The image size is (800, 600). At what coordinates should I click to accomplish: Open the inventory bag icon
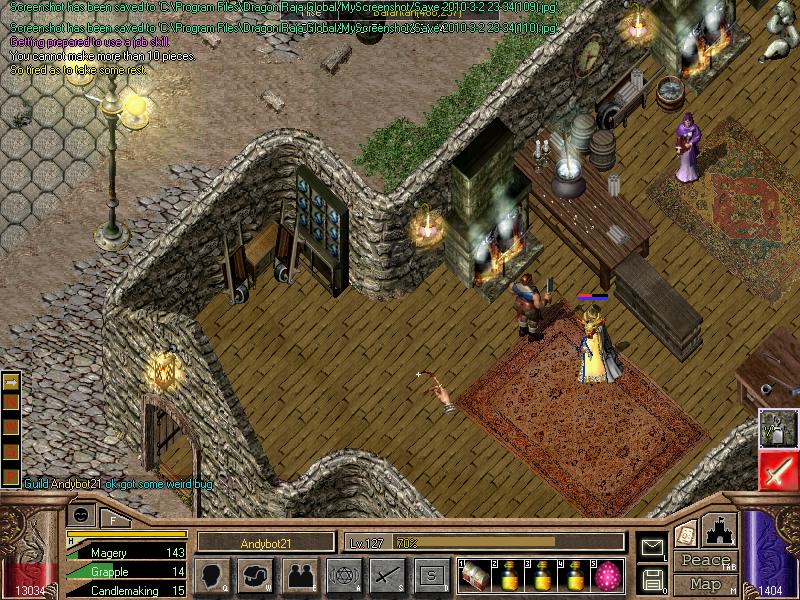255,575
